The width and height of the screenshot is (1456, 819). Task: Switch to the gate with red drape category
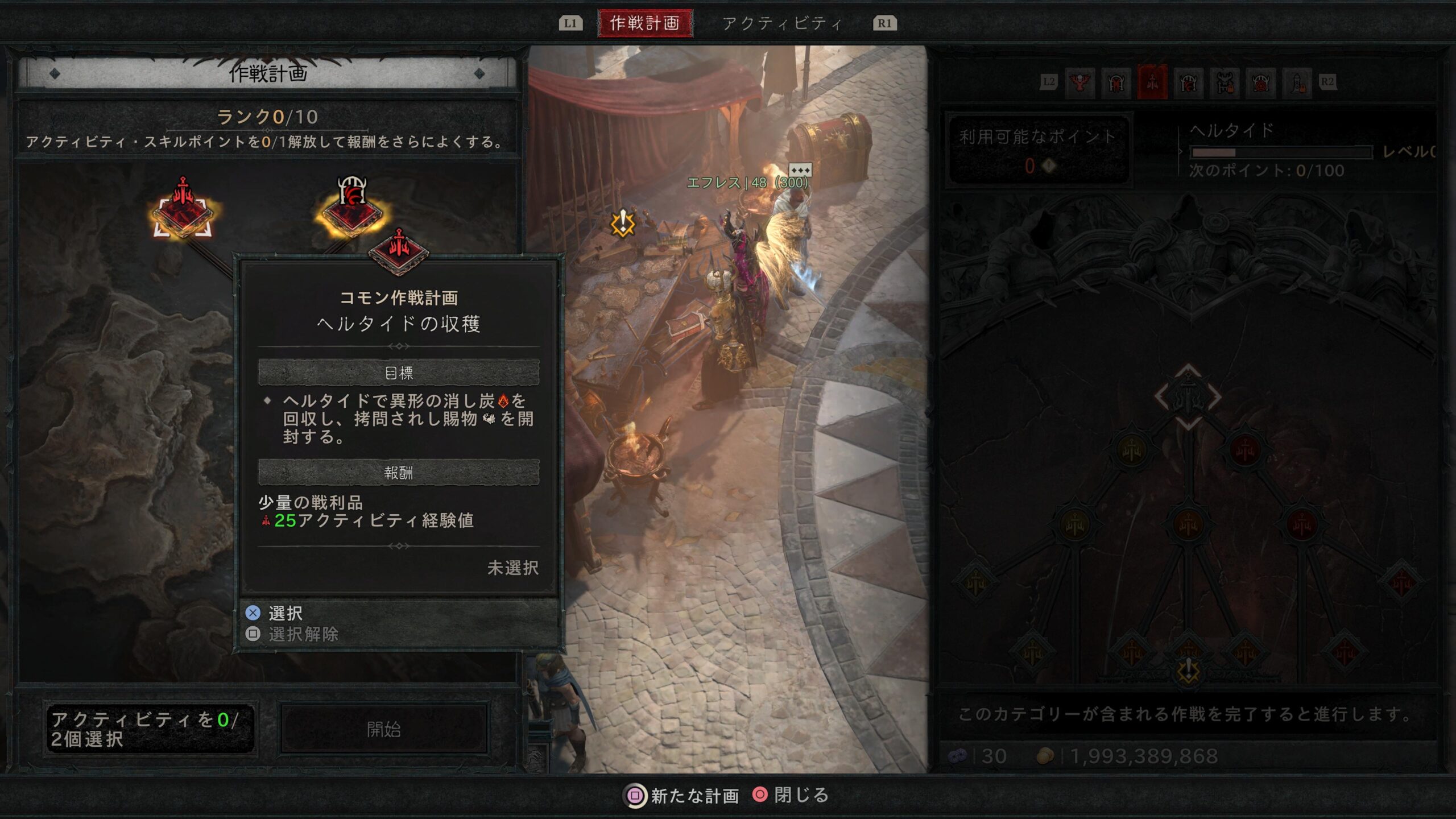click(1116, 83)
